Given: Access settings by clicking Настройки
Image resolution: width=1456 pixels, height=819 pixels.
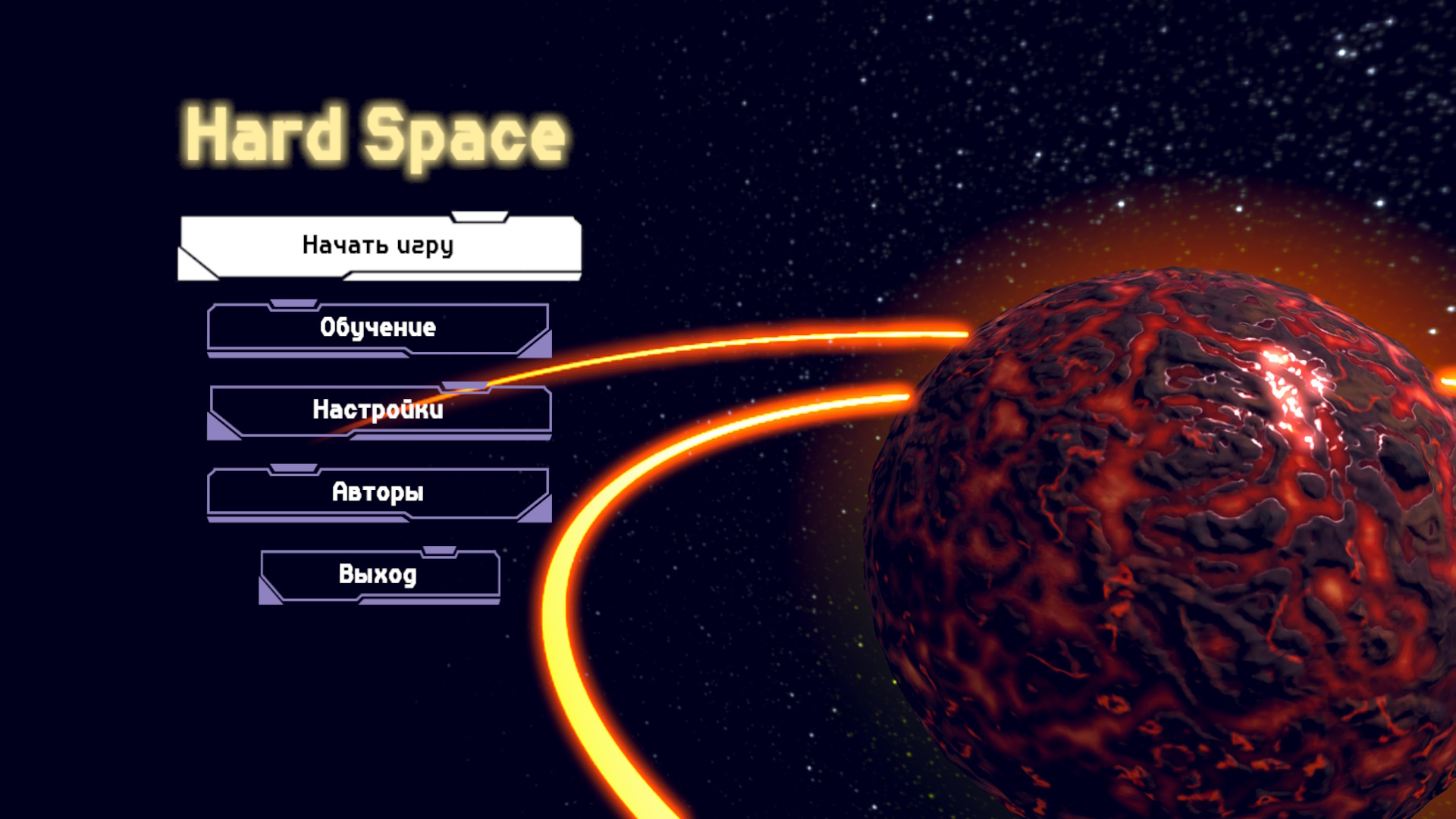Looking at the screenshot, I should click(x=378, y=410).
